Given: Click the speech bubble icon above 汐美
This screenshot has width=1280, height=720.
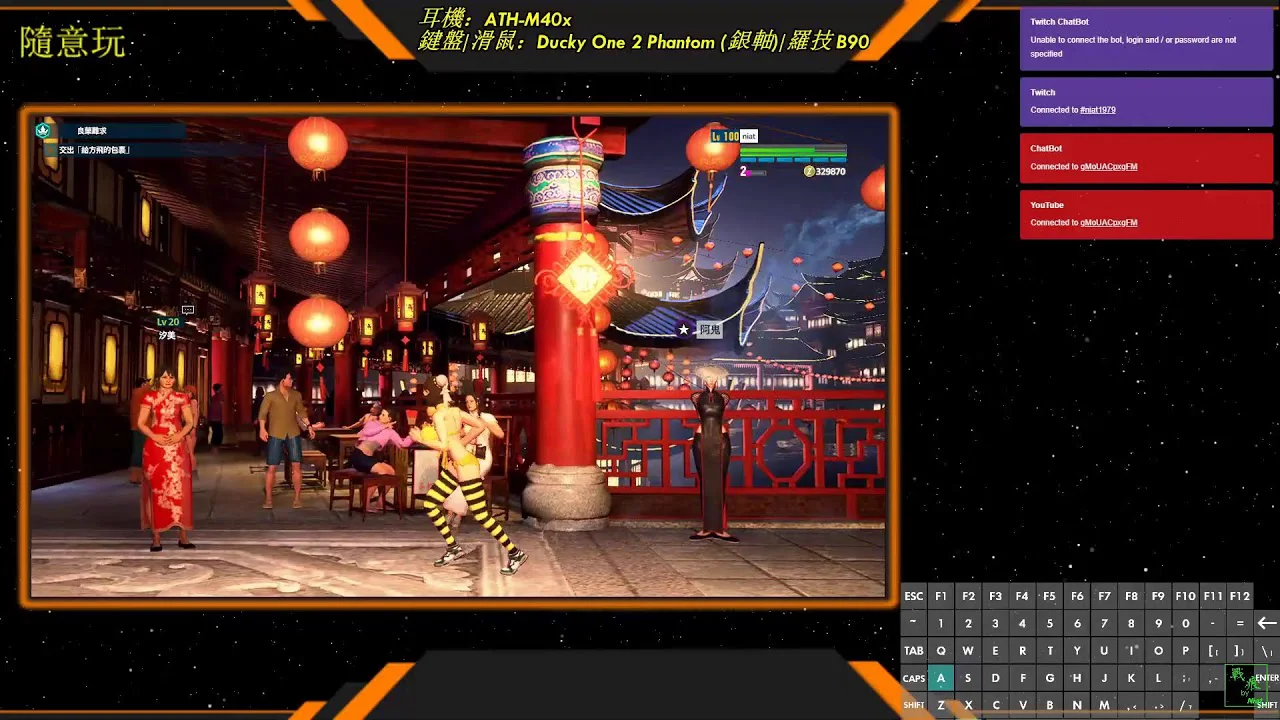Looking at the screenshot, I should coord(187,310).
